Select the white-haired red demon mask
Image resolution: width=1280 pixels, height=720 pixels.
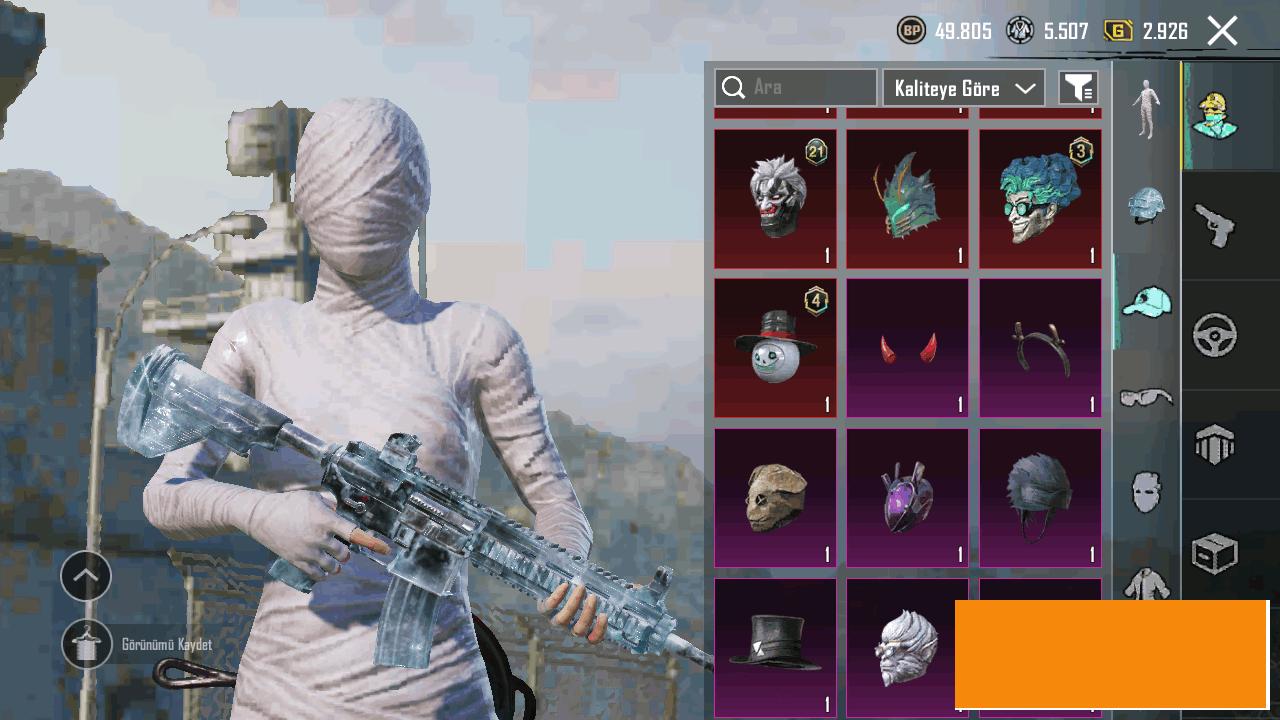click(x=775, y=199)
